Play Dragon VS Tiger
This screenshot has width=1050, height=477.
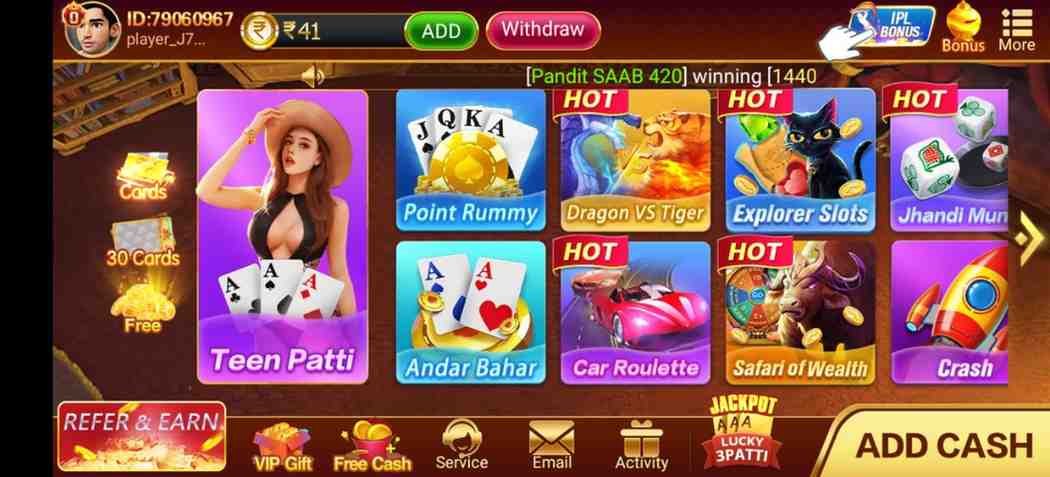(635, 160)
